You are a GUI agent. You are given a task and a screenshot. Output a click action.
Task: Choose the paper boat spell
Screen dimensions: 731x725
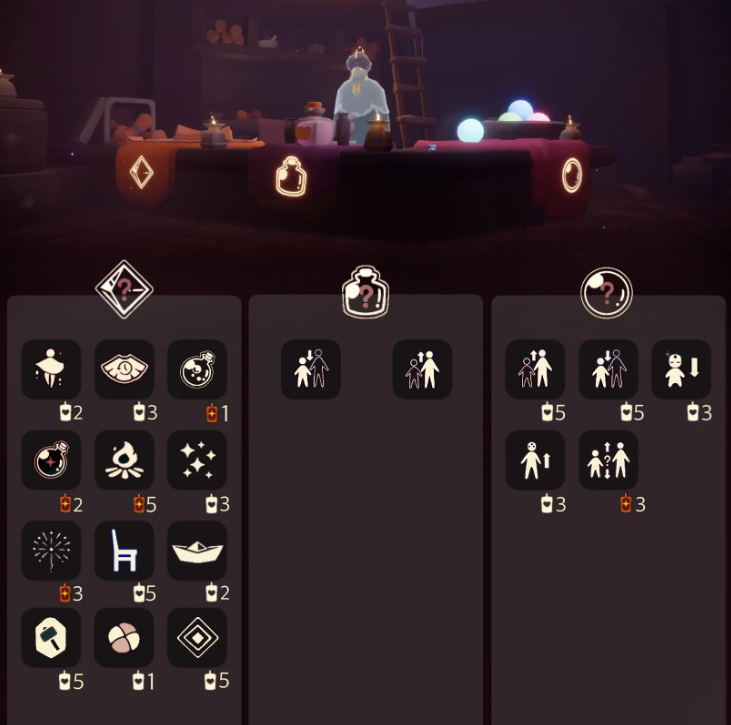point(197,550)
